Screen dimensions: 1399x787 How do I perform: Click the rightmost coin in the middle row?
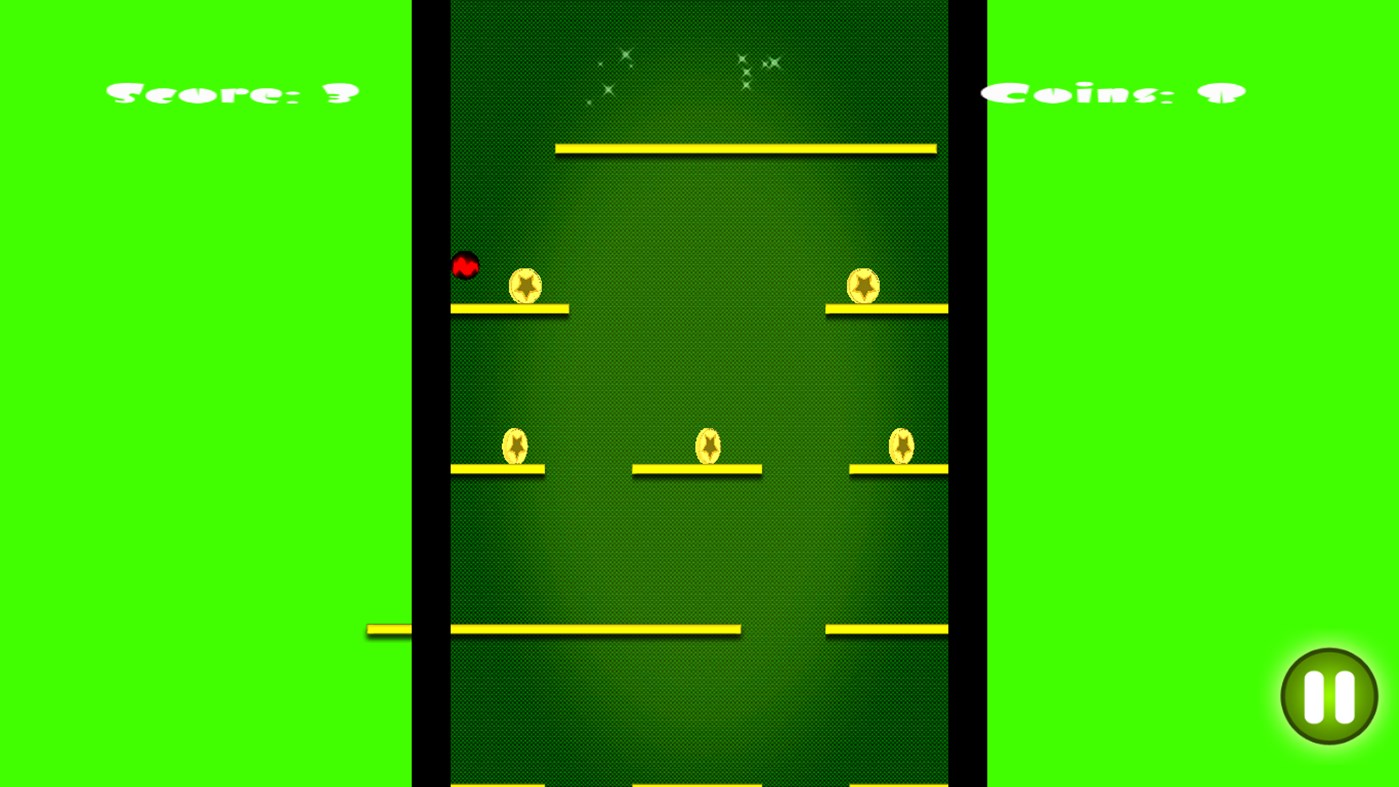(901, 446)
